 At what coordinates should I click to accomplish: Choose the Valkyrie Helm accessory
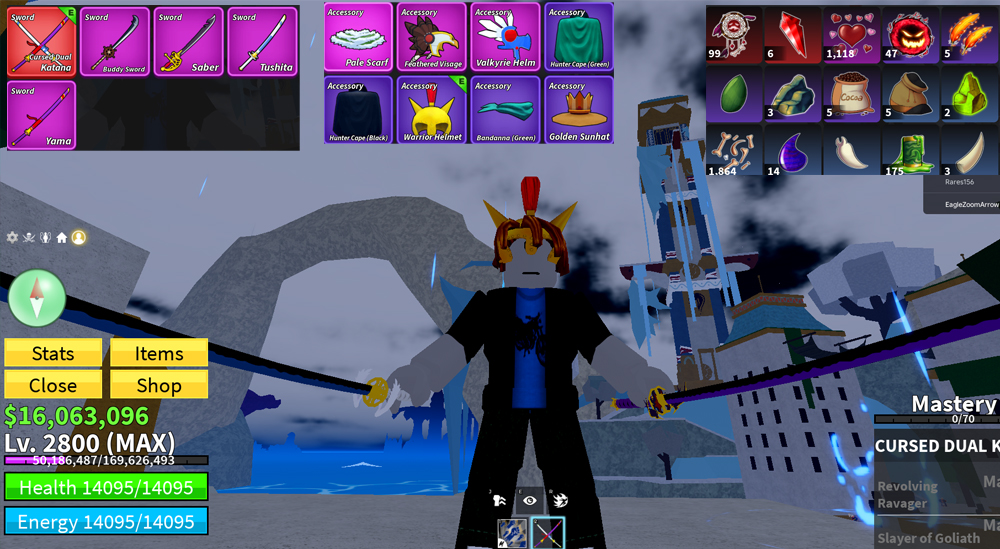[505, 37]
